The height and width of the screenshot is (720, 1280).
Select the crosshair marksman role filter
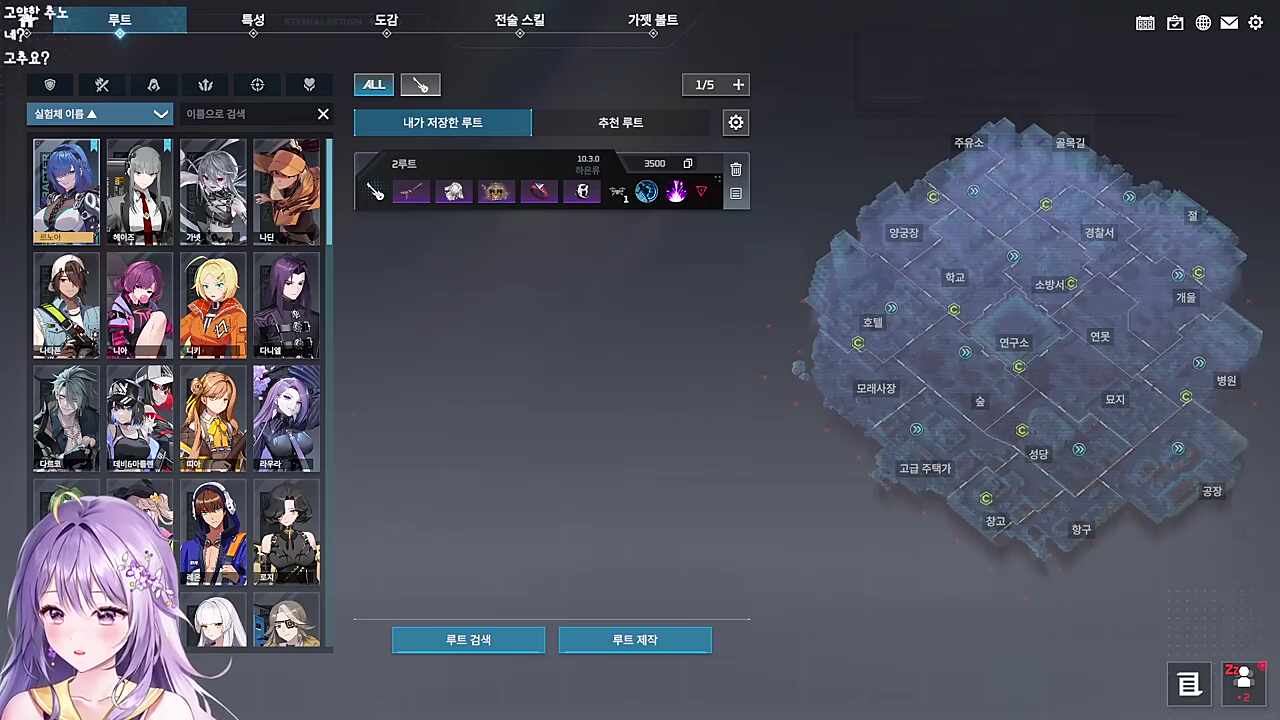click(x=257, y=85)
